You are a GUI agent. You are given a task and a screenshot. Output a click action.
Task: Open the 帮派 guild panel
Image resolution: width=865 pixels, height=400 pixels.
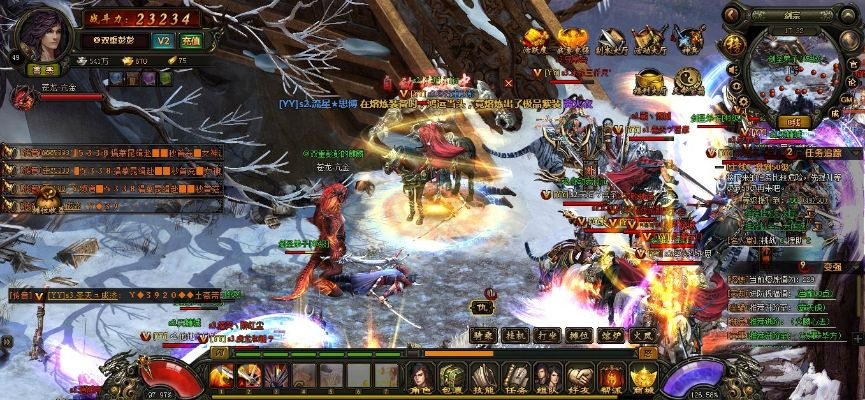click(611, 378)
